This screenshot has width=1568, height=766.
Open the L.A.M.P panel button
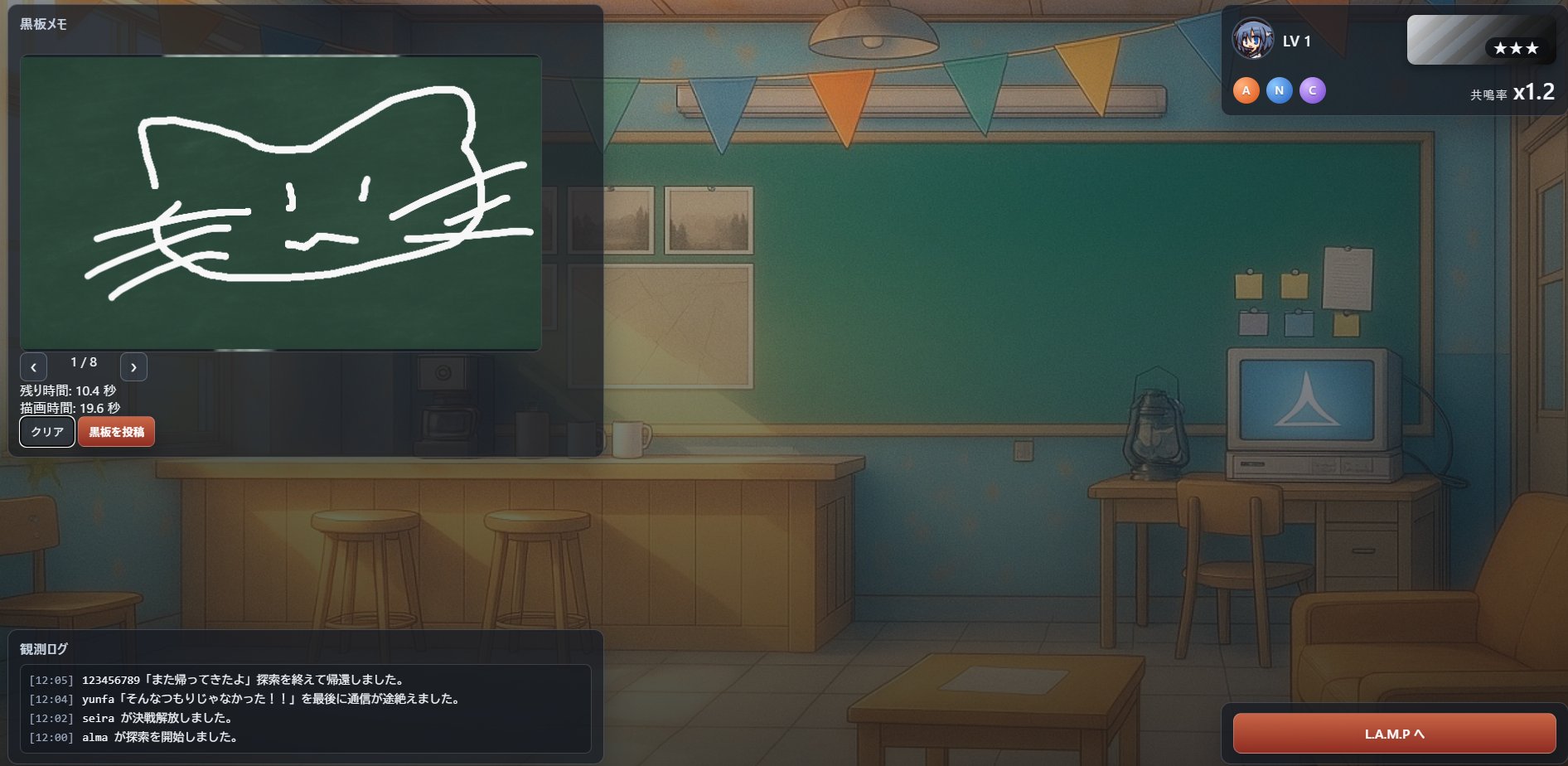[x=1394, y=734]
